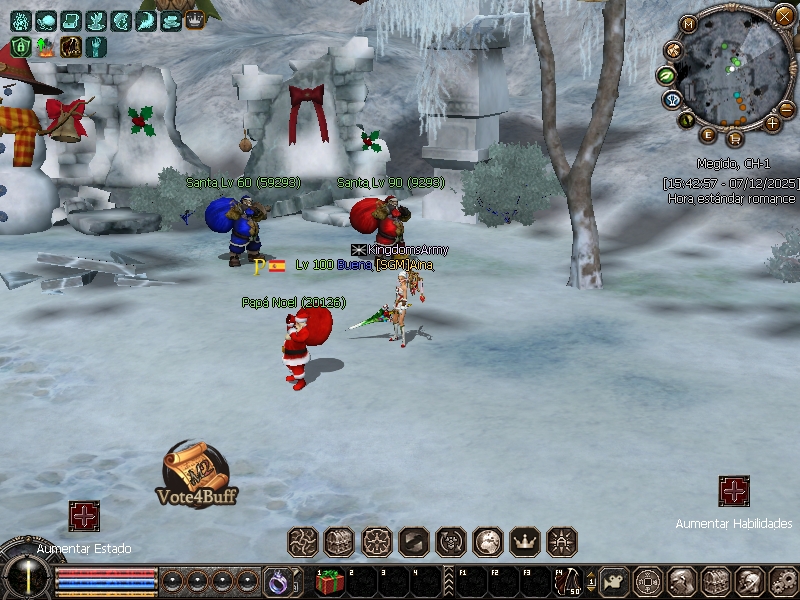
Task: Close the minimap with the X button
Action: pos(784,15)
